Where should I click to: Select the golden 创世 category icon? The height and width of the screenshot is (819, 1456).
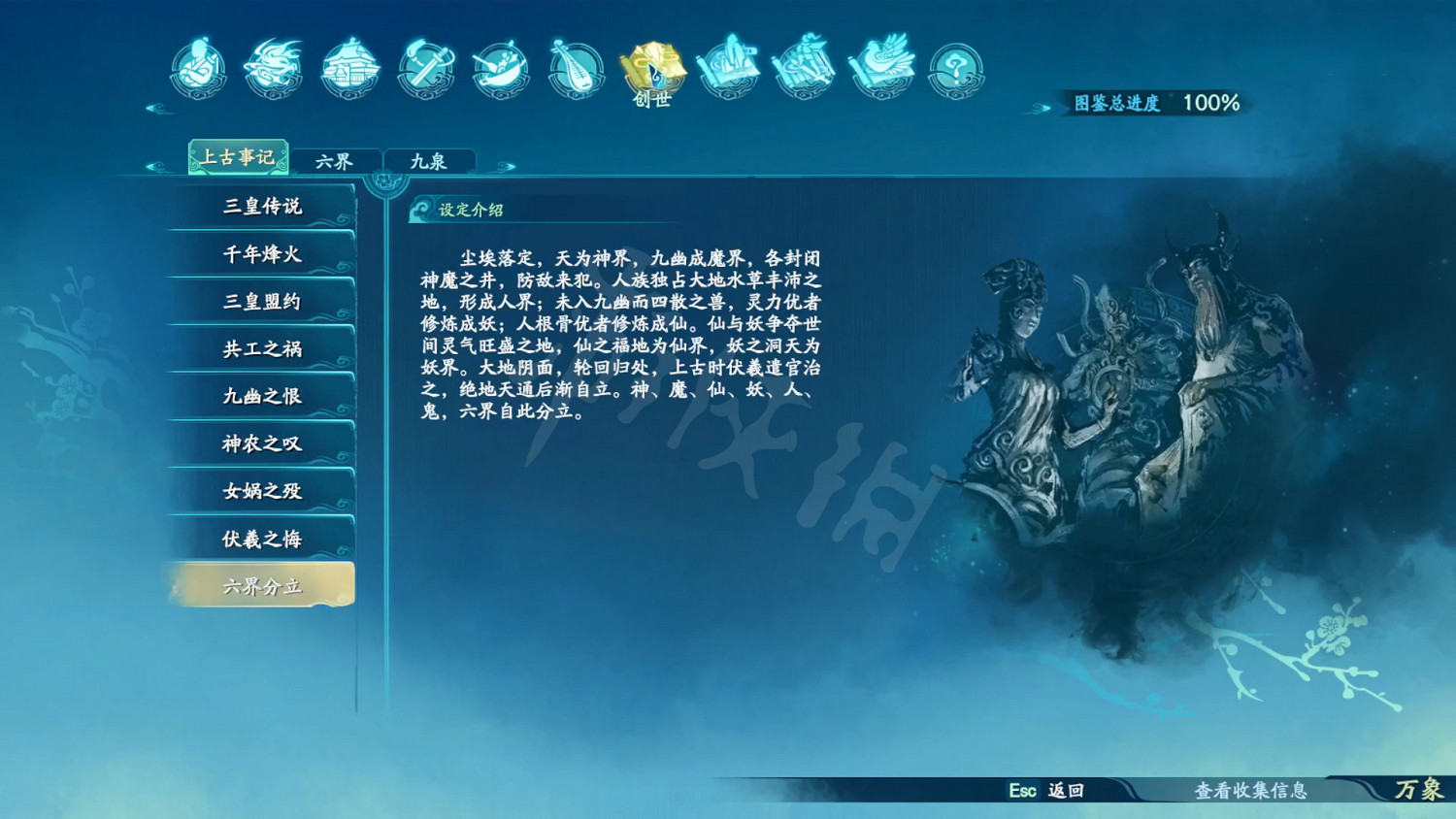[651, 68]
